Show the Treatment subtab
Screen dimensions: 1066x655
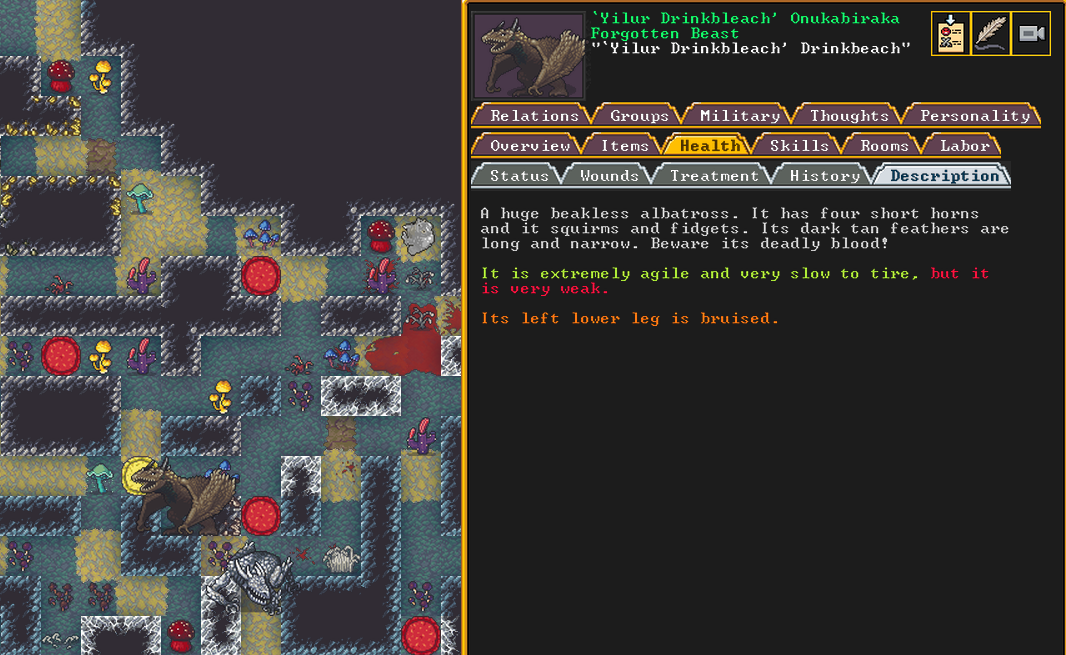tap(713, 176)
